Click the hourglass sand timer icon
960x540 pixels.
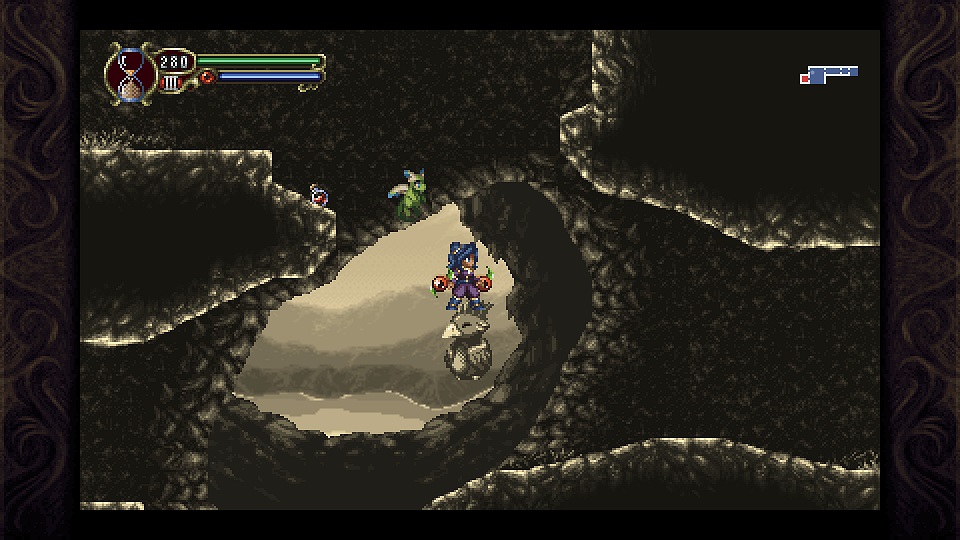click(128, 75)
